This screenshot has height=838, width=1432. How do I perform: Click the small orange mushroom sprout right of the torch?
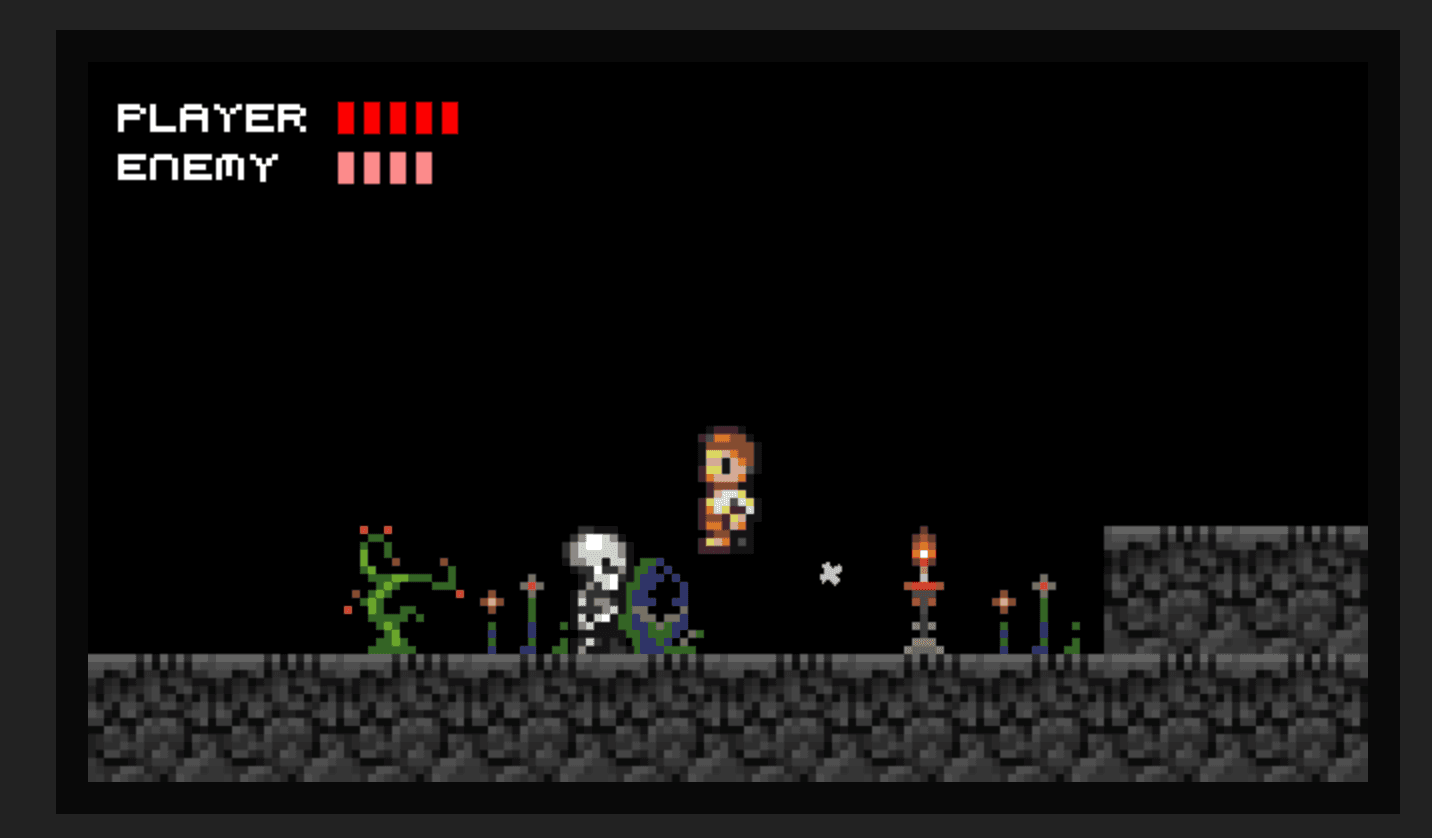pos(1004,602)
